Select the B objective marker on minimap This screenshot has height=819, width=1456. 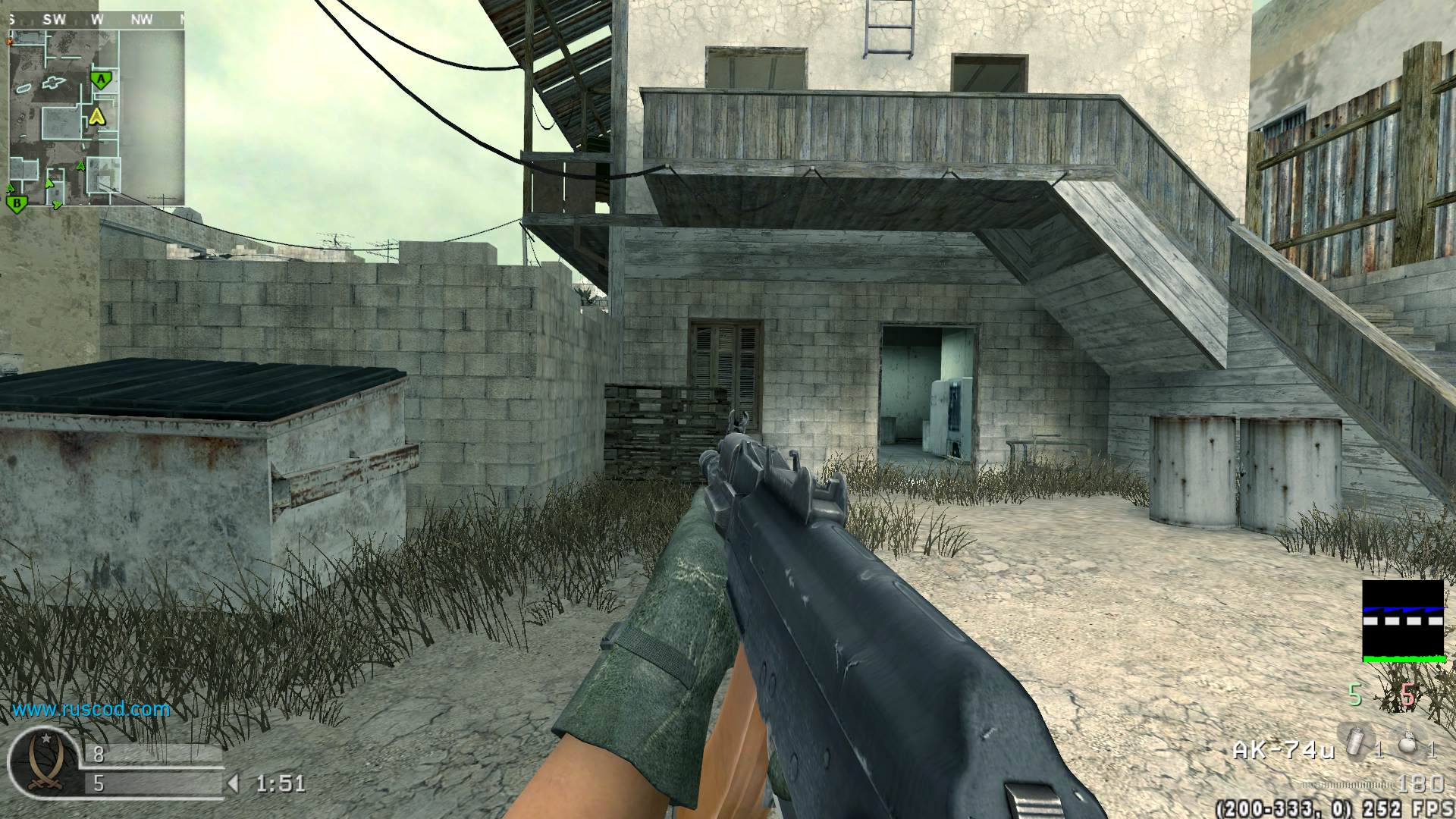click(x=16, y=202)
